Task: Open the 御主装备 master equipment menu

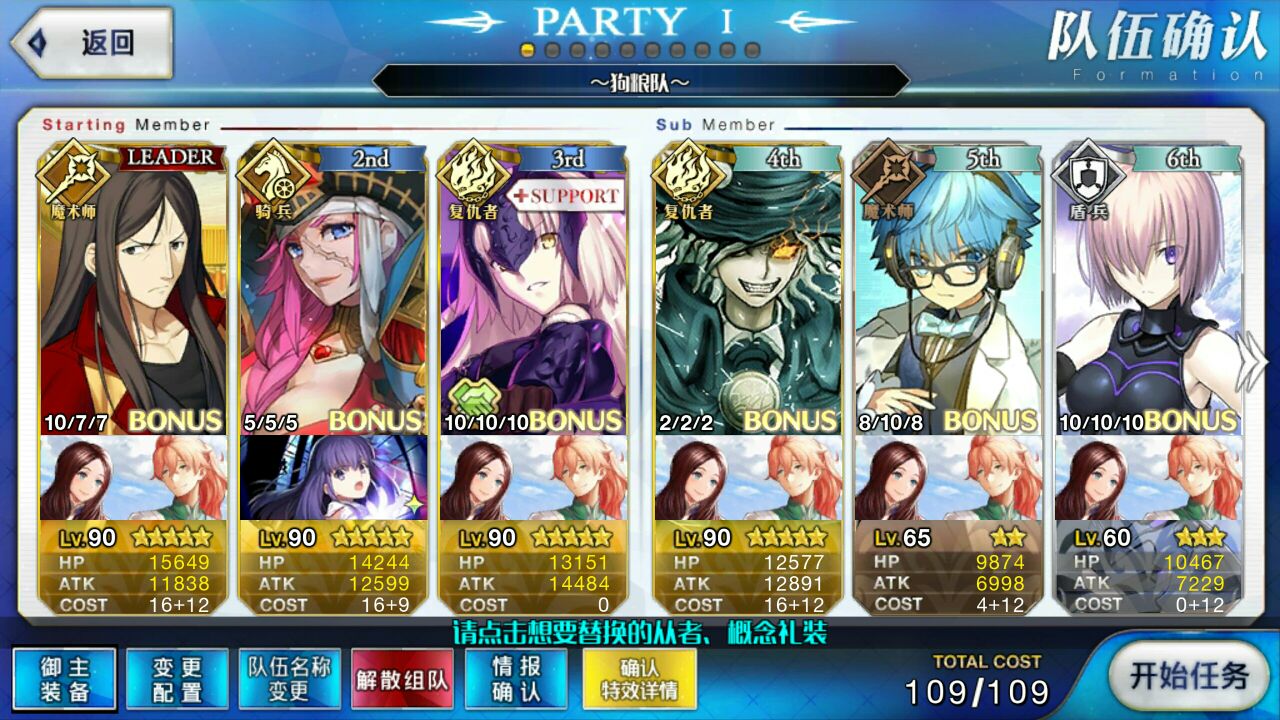Action: click(x=65, y=680)
